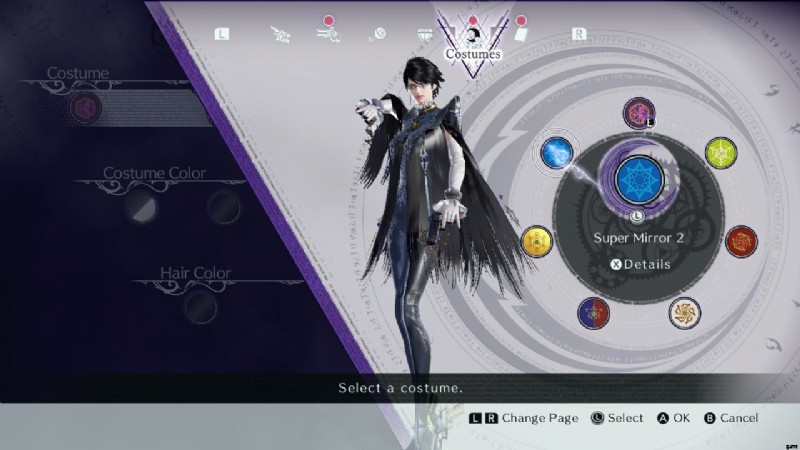
Task: Choose the purple costume medallion on the wheel
Action: point(638,113)
